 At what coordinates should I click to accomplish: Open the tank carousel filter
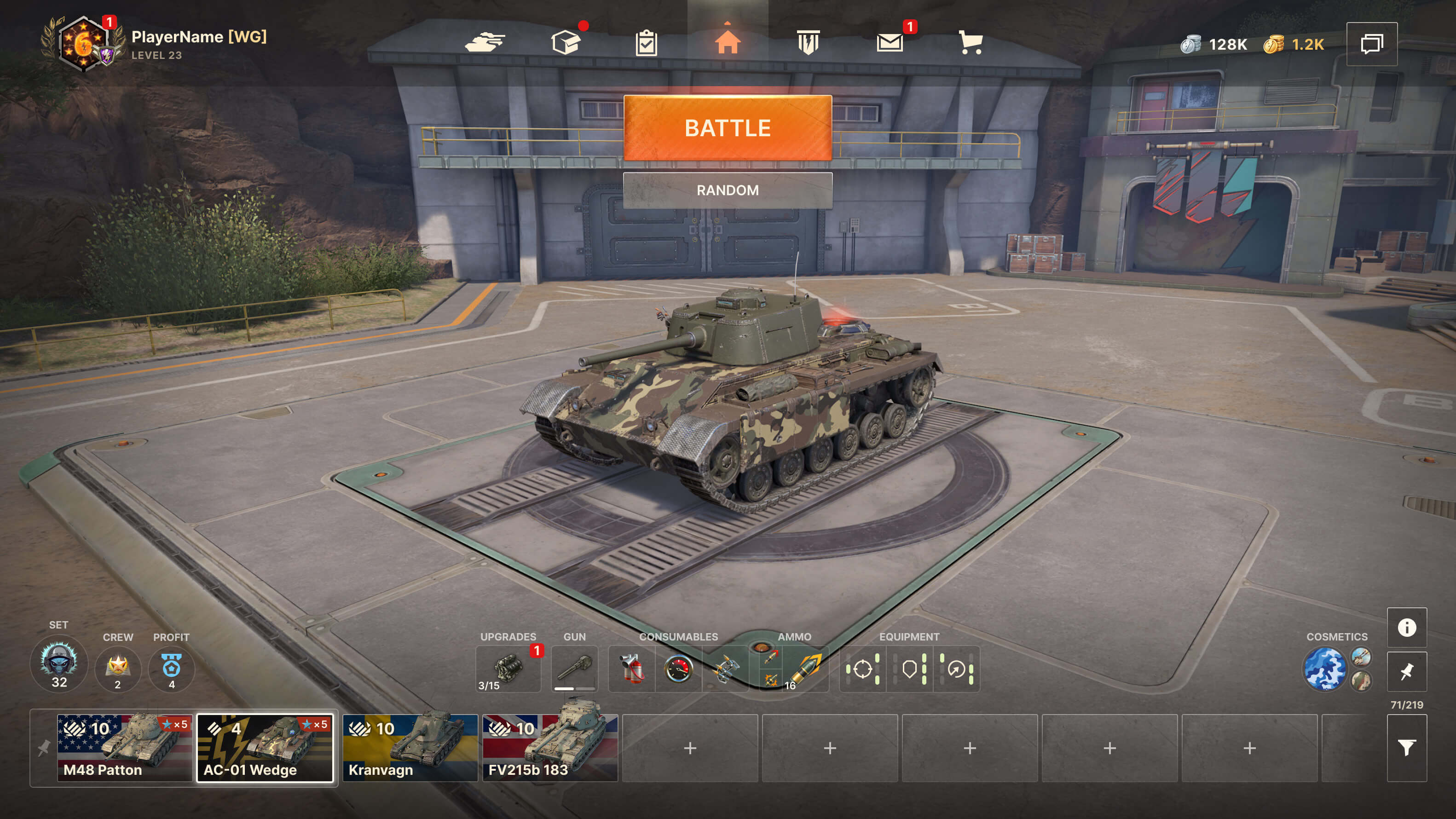pos(1406,748)
